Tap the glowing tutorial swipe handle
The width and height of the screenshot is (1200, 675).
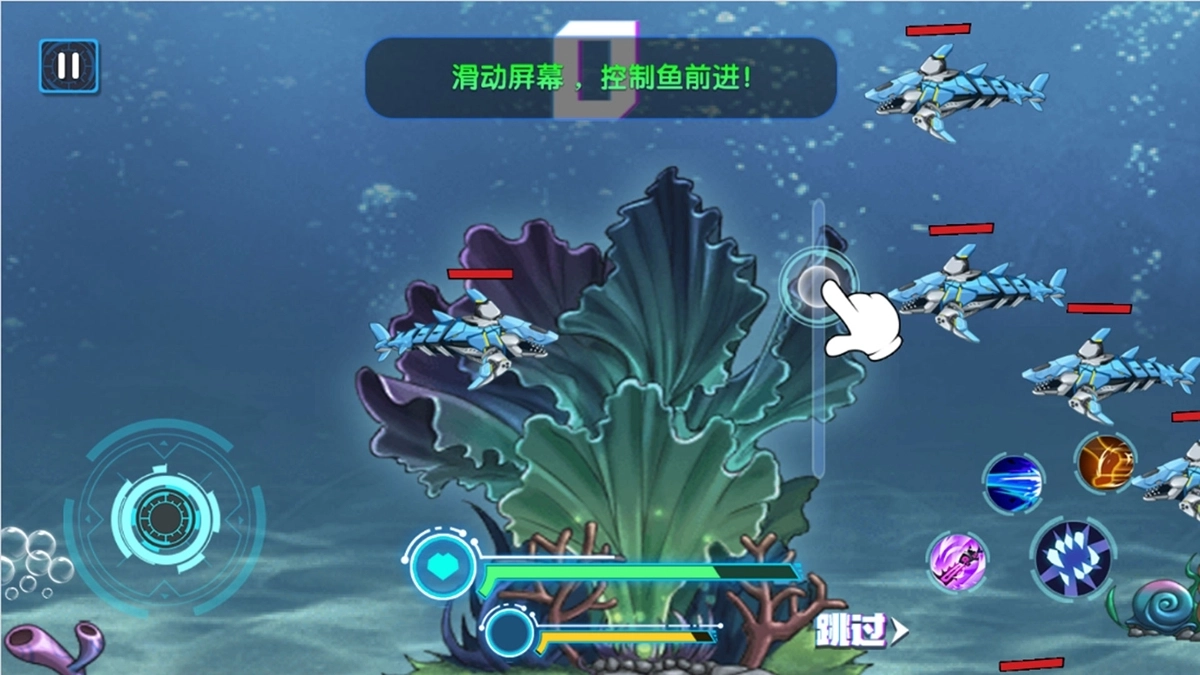(x=817, y=285)
